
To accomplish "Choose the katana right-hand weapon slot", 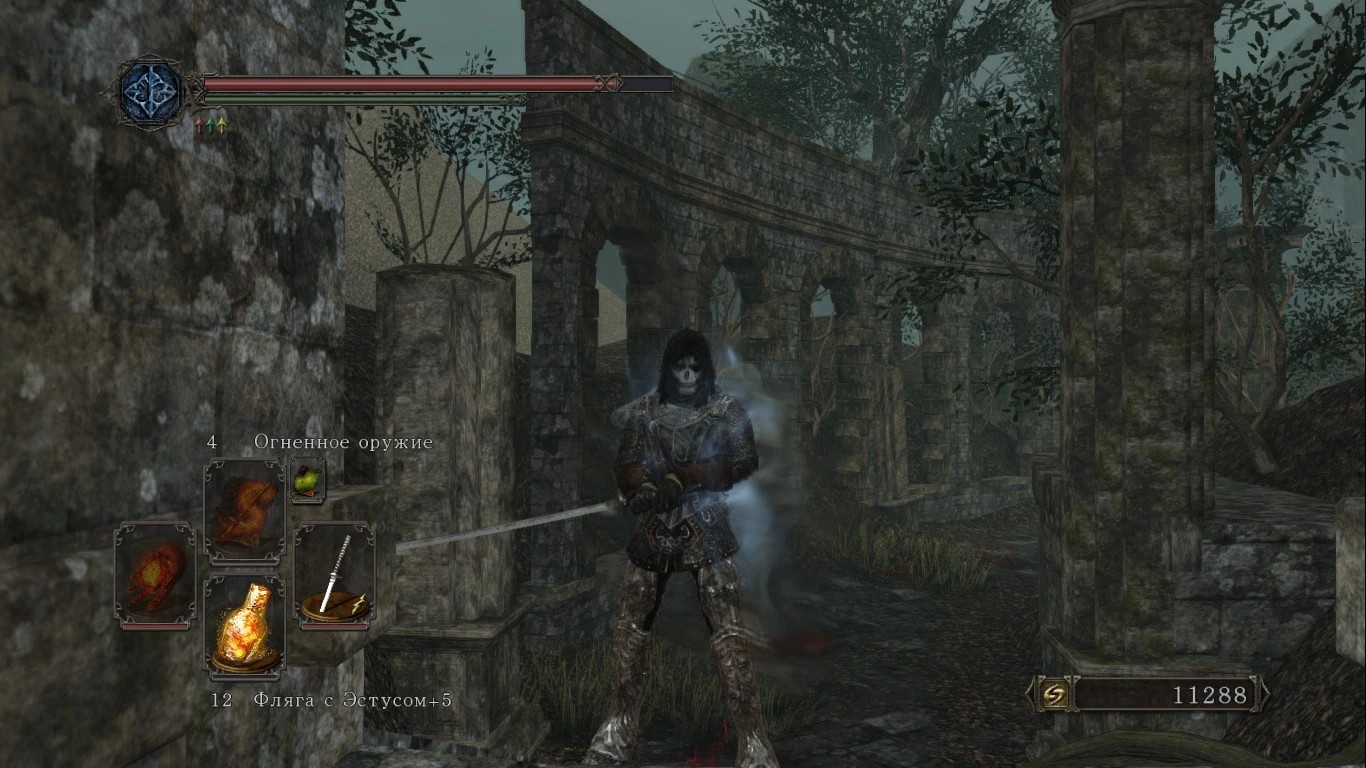I will 334,575.
